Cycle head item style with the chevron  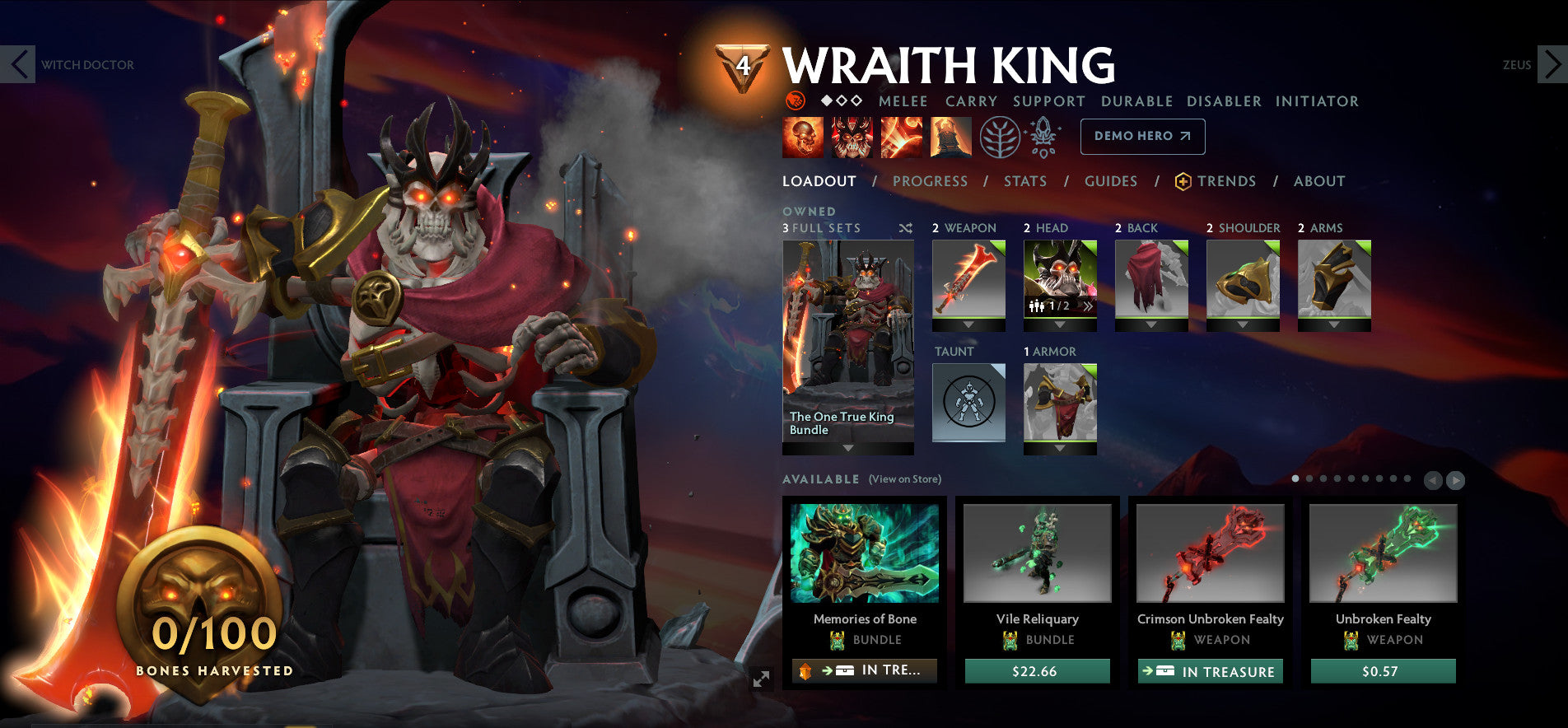1089,306
